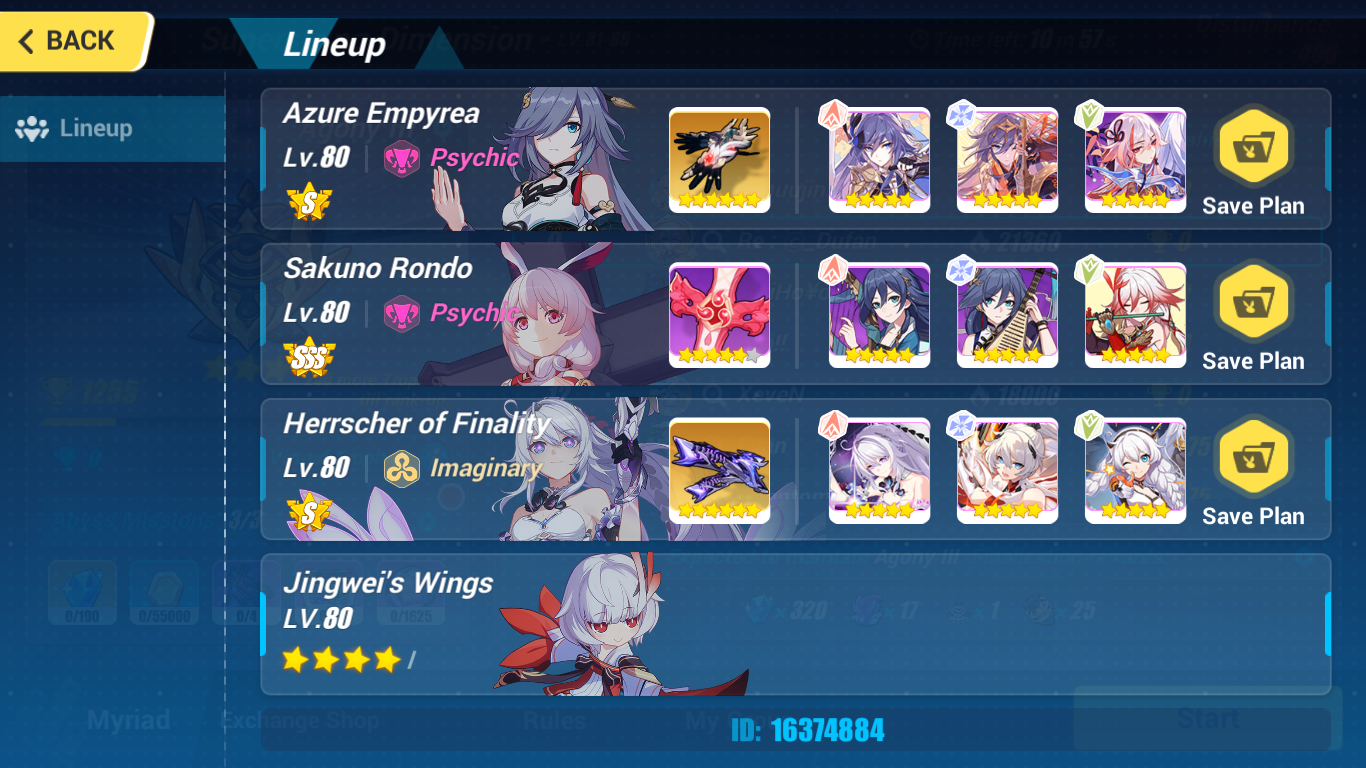The height and width of the screenshot is (768, 1366).
Task: Click the Psychic type icon beside Azure Empyrea
Action: point(403,159)
